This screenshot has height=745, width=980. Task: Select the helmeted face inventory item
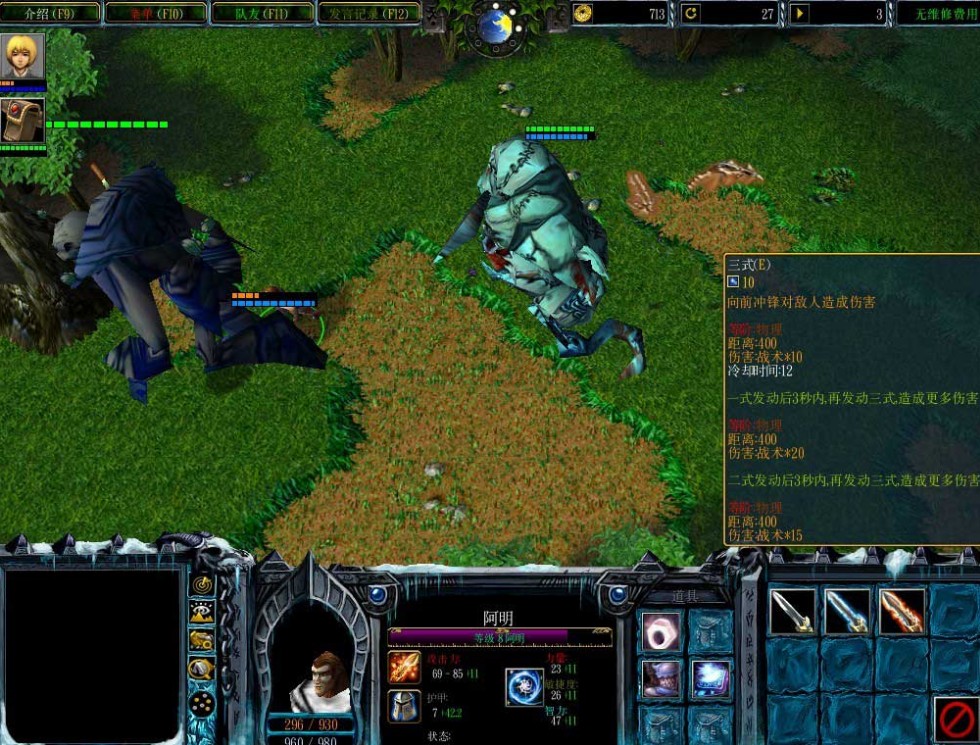click(661, 680)
